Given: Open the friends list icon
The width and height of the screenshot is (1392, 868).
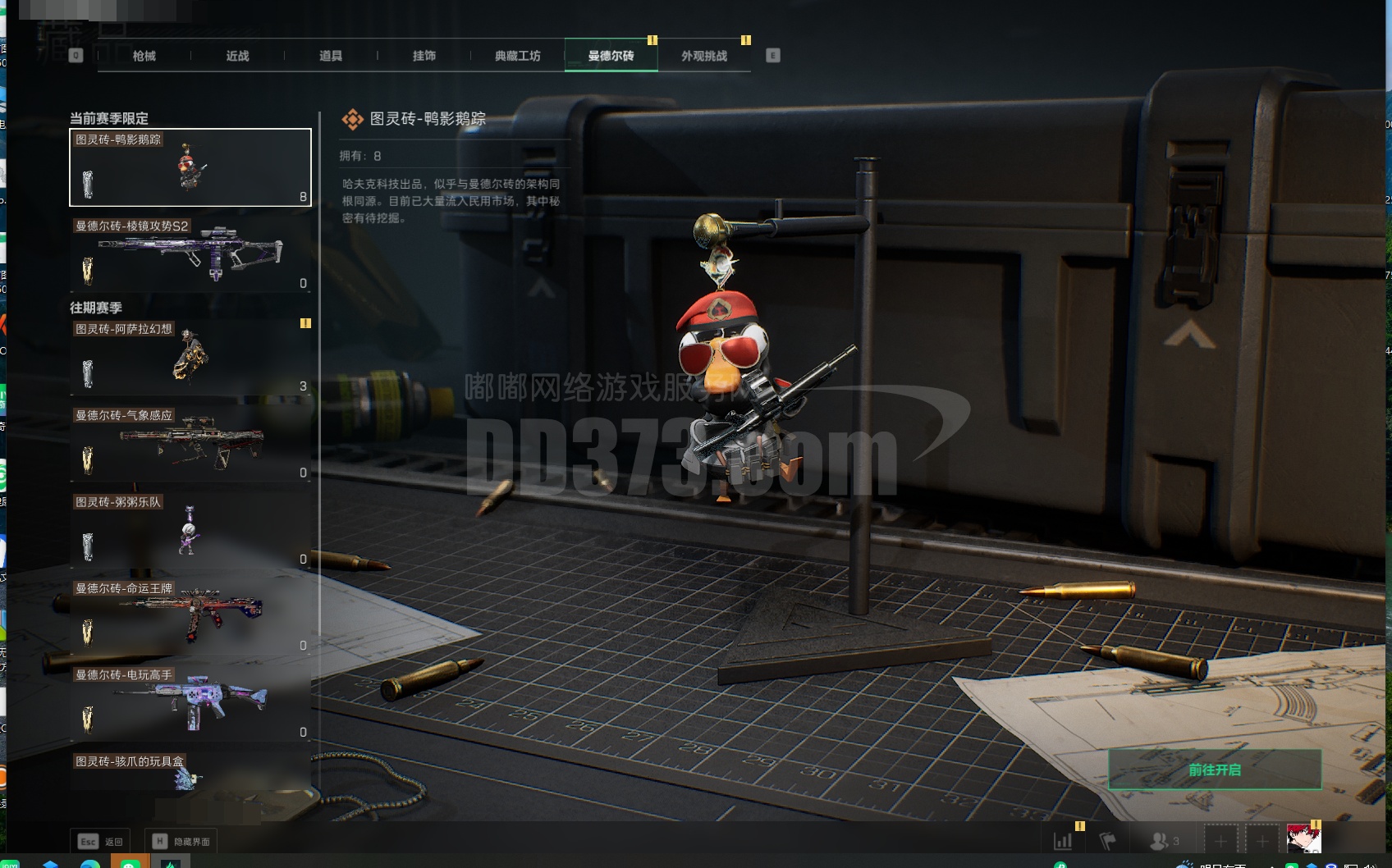Looking at the screenshot, I should pyautogui.click(x=1164, y=841).
